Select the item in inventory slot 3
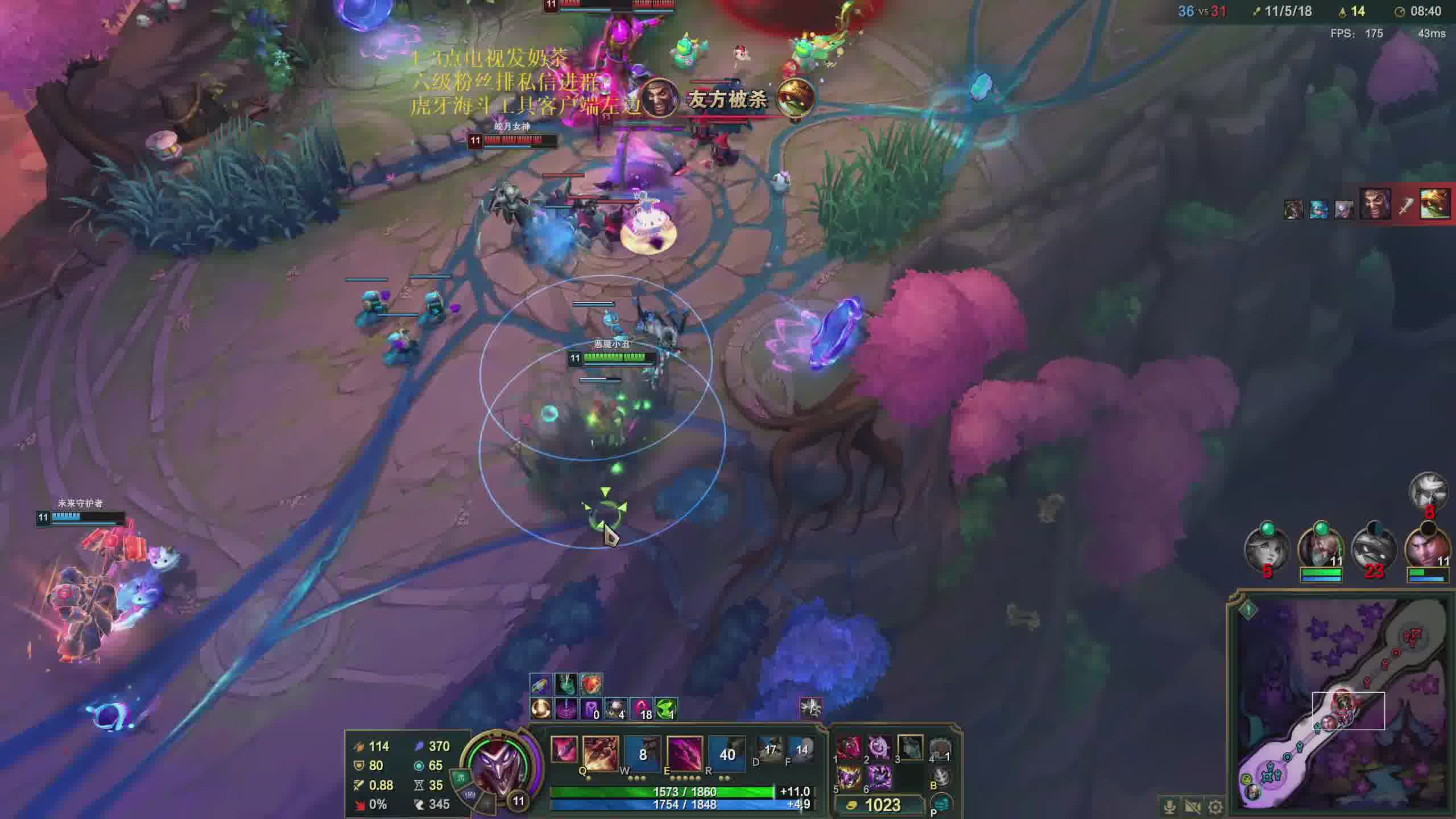The image size is (1456, 819). 910,748
